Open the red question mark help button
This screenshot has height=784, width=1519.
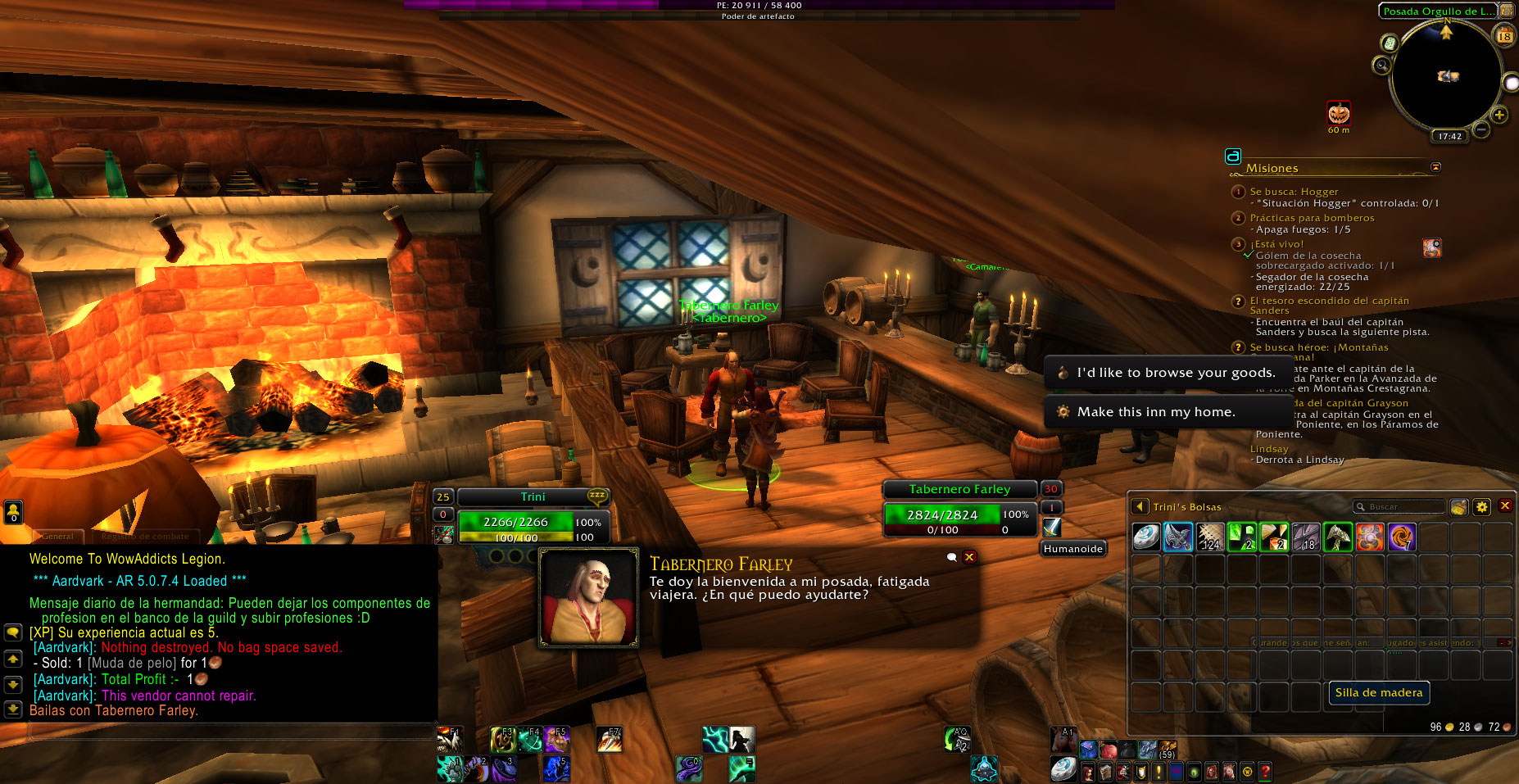(x=1265, y=772)
